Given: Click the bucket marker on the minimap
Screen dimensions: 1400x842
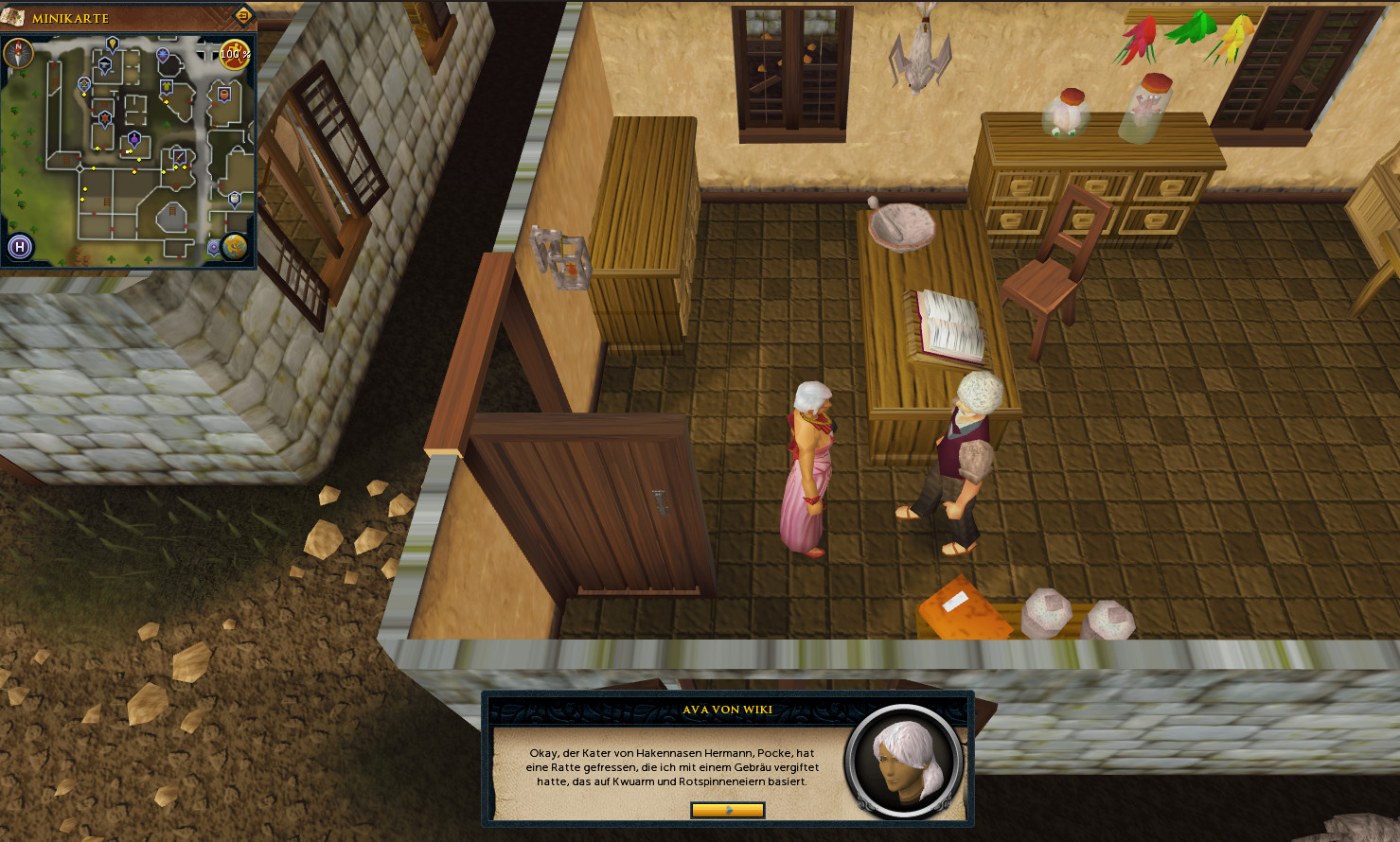Looking at the screenshot, I should point(235,199).
